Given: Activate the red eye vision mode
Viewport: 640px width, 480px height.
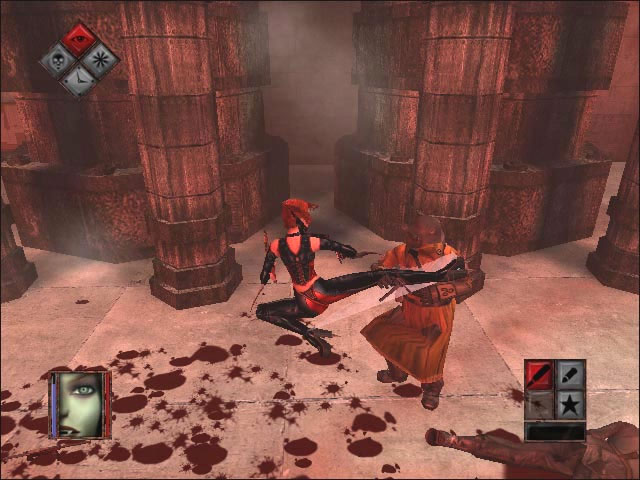Looking at the screenshot, I should pos(79,40).
